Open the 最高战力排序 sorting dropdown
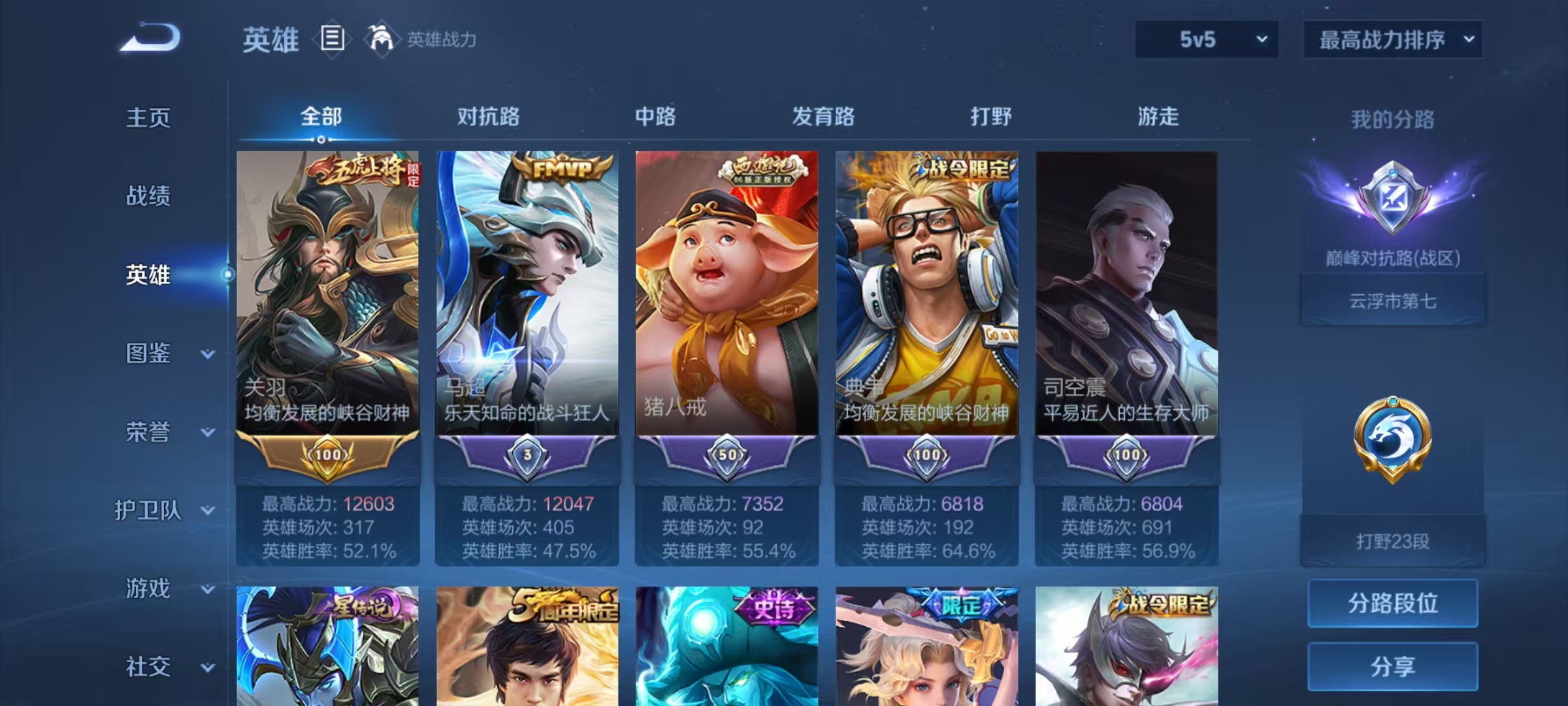 pyautogui.click(x=1392, y=39)
